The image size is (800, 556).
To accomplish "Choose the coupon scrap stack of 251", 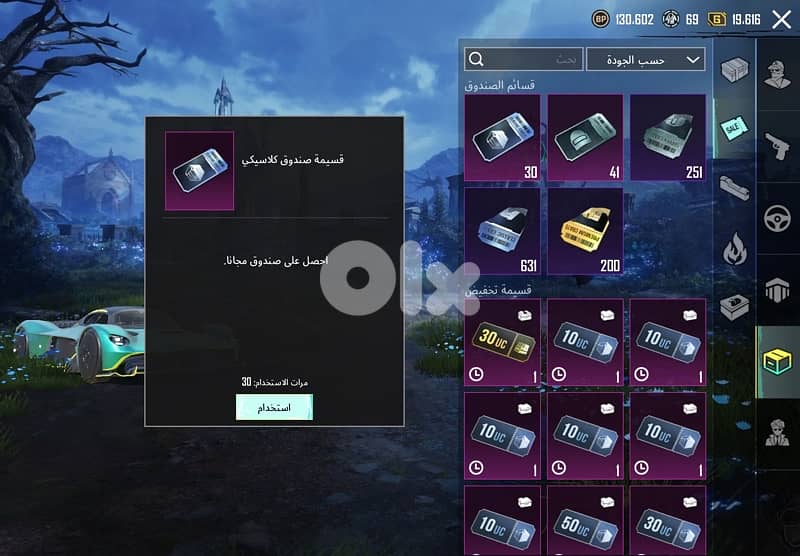I will pos(668,137).
